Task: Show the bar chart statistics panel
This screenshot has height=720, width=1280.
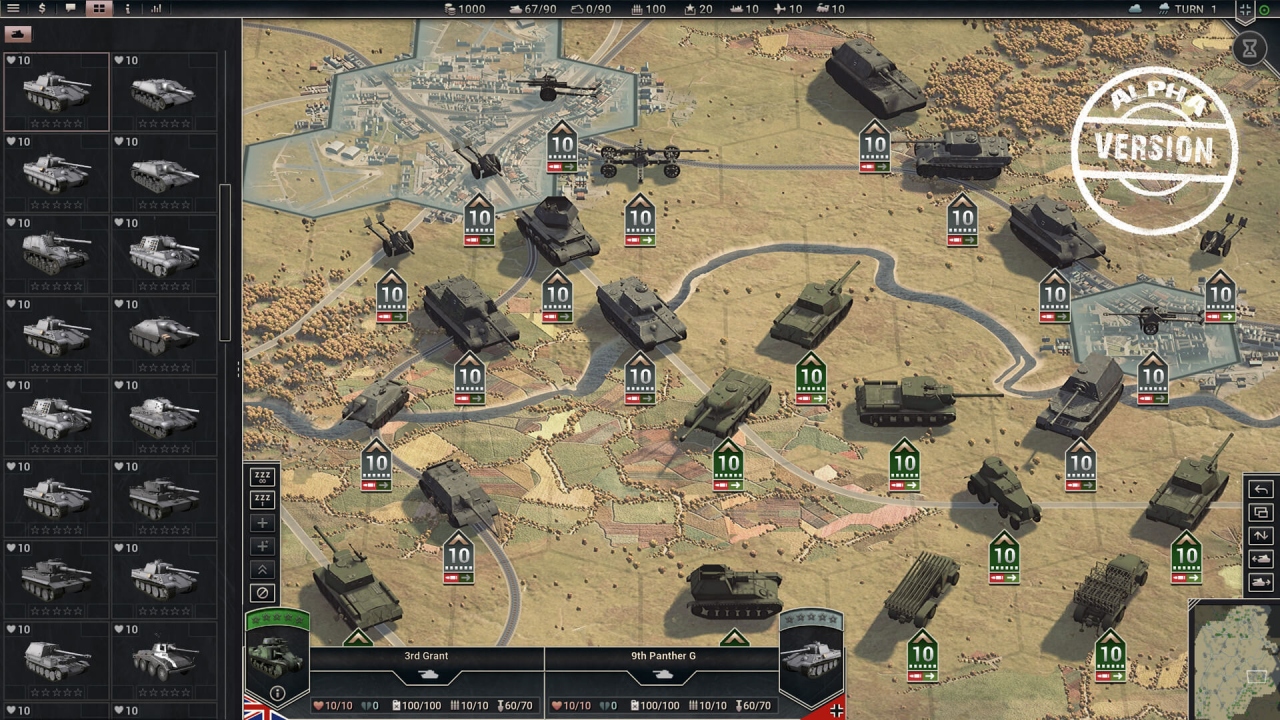Action: click(x=156, y=8)
